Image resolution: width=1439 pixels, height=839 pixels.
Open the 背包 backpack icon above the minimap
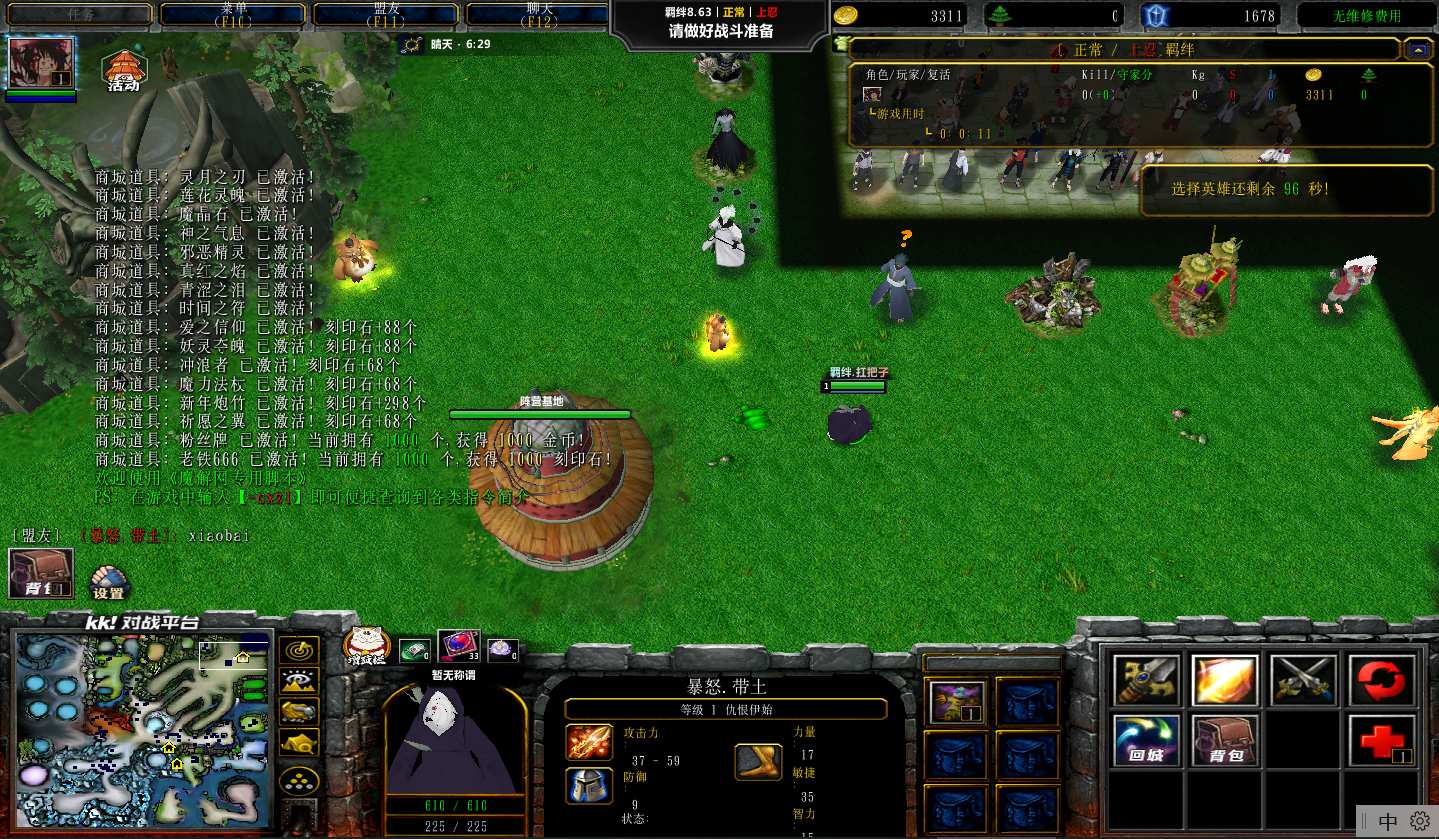41,573
